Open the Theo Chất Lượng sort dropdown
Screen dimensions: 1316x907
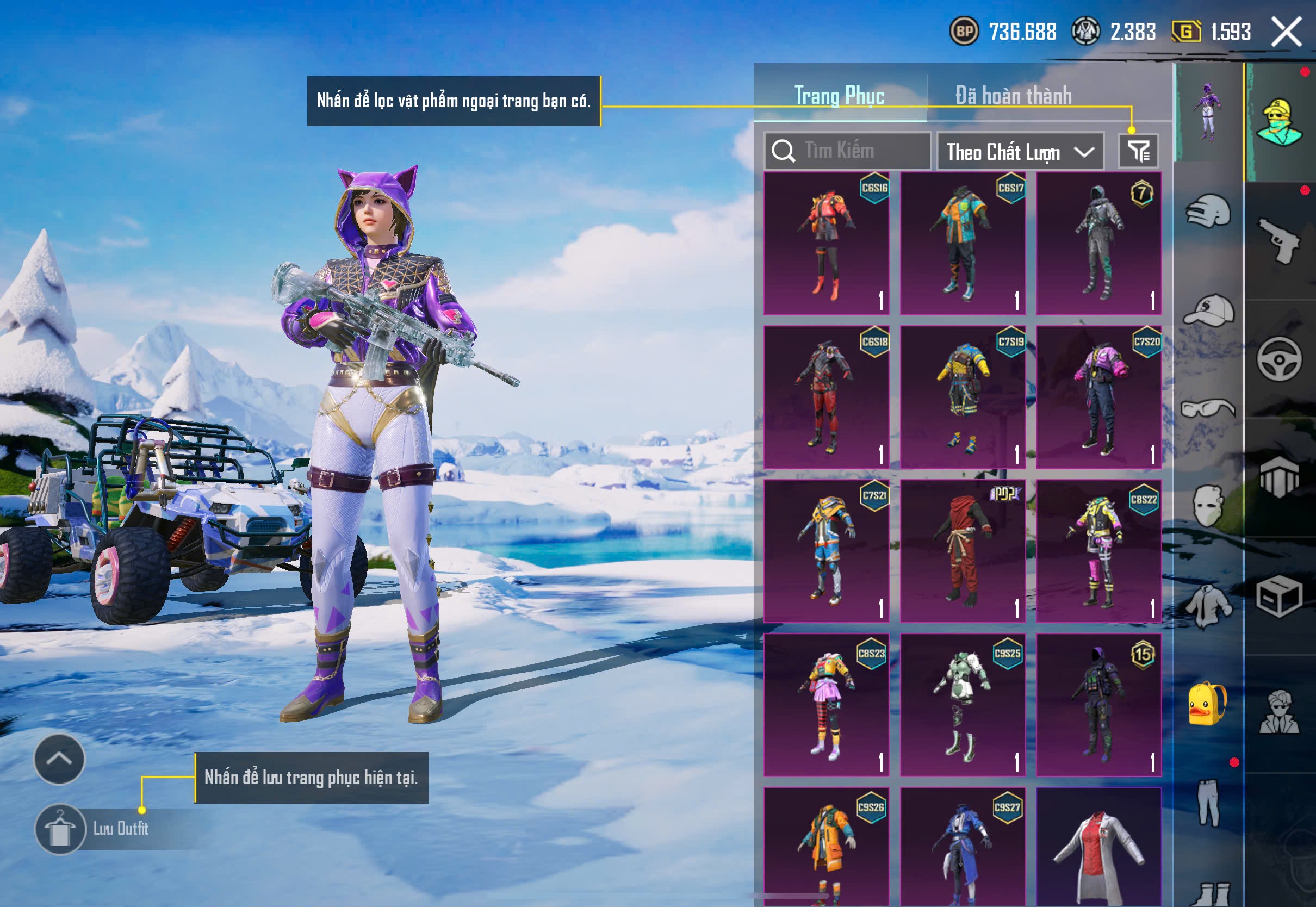pos(1020,152)
